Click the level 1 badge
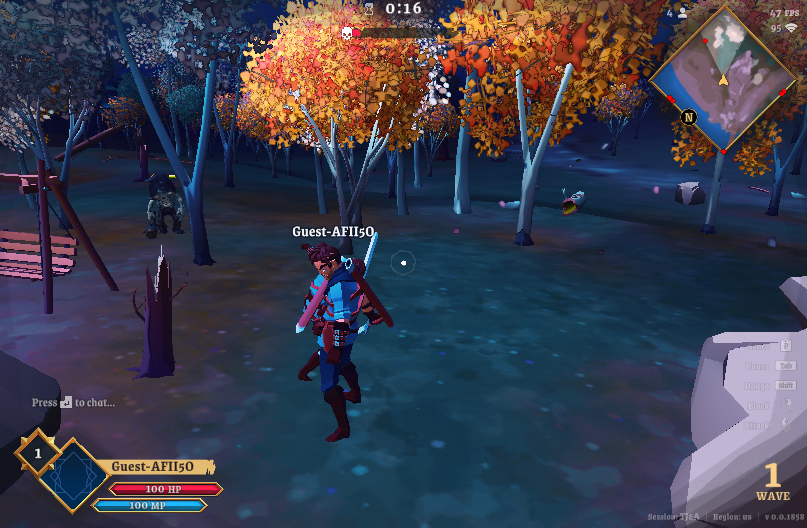The height and width of the screenshot is (528, 807). 38,454
